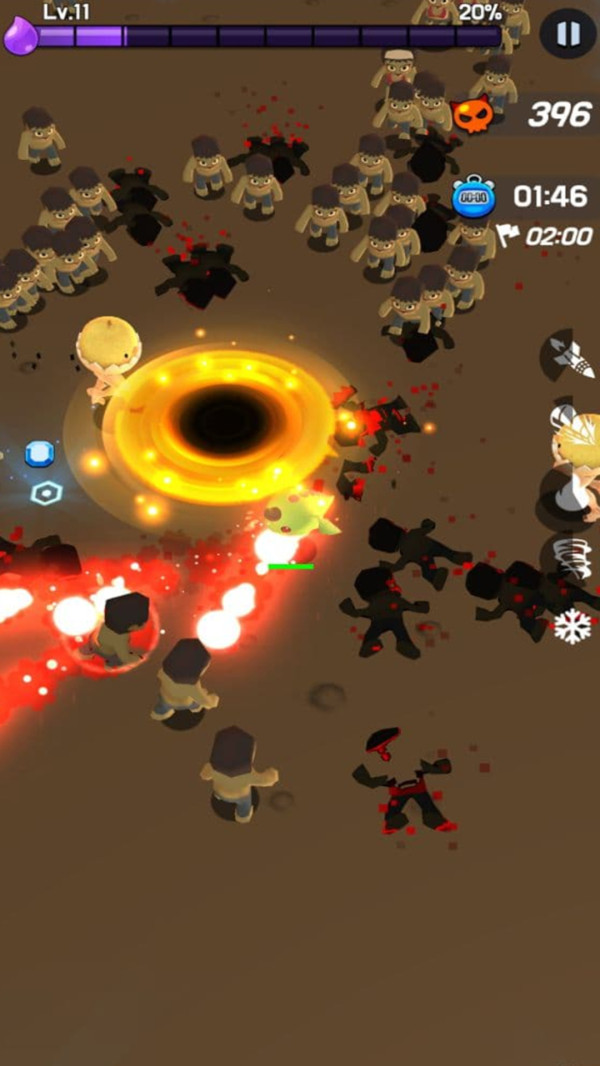Viewport: 600px width, 1066px height.
Task: Pause the game
Action: [x=567, y=35]
